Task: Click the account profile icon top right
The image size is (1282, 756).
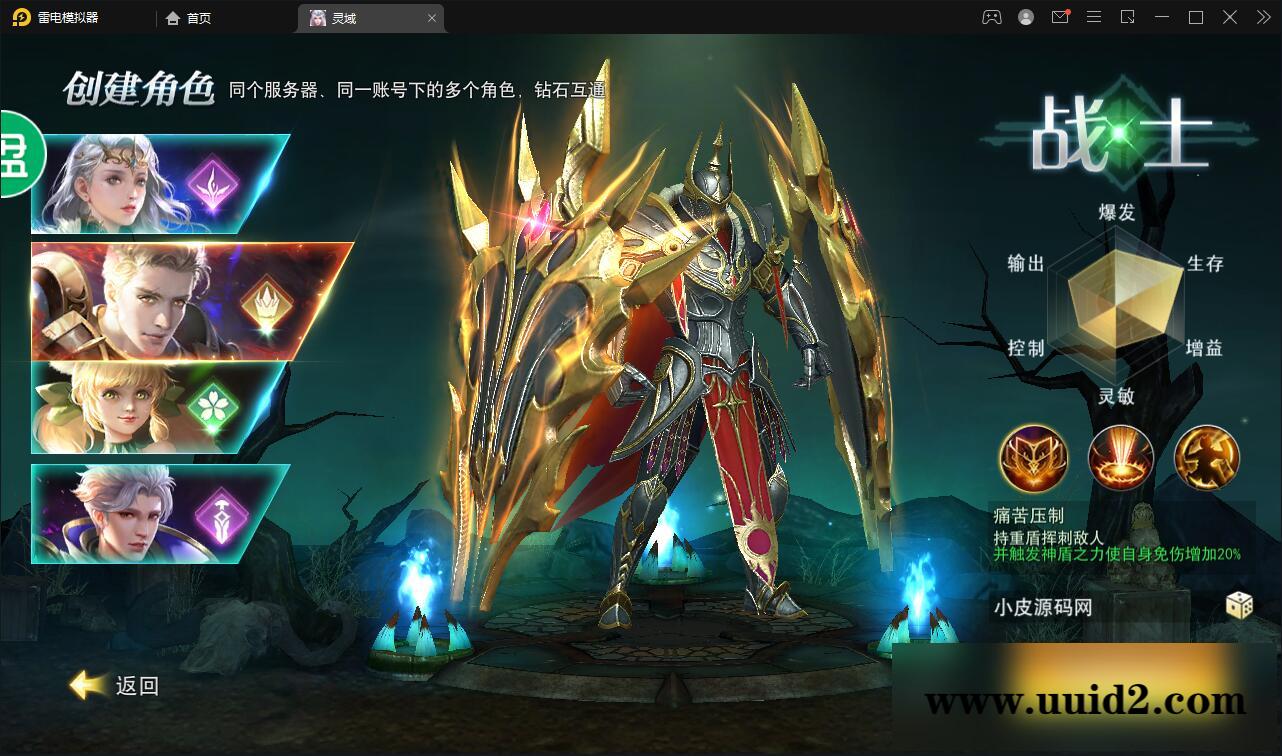Action: (x=1026, y=17)
